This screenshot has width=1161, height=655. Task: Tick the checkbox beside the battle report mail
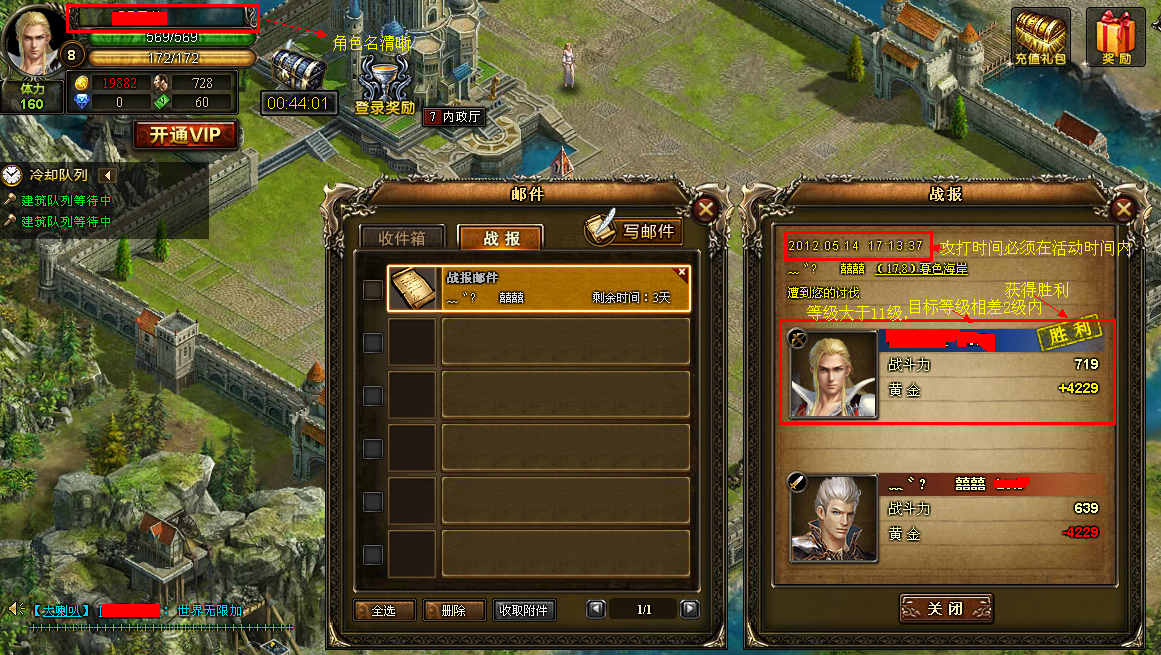pos(372,290)
